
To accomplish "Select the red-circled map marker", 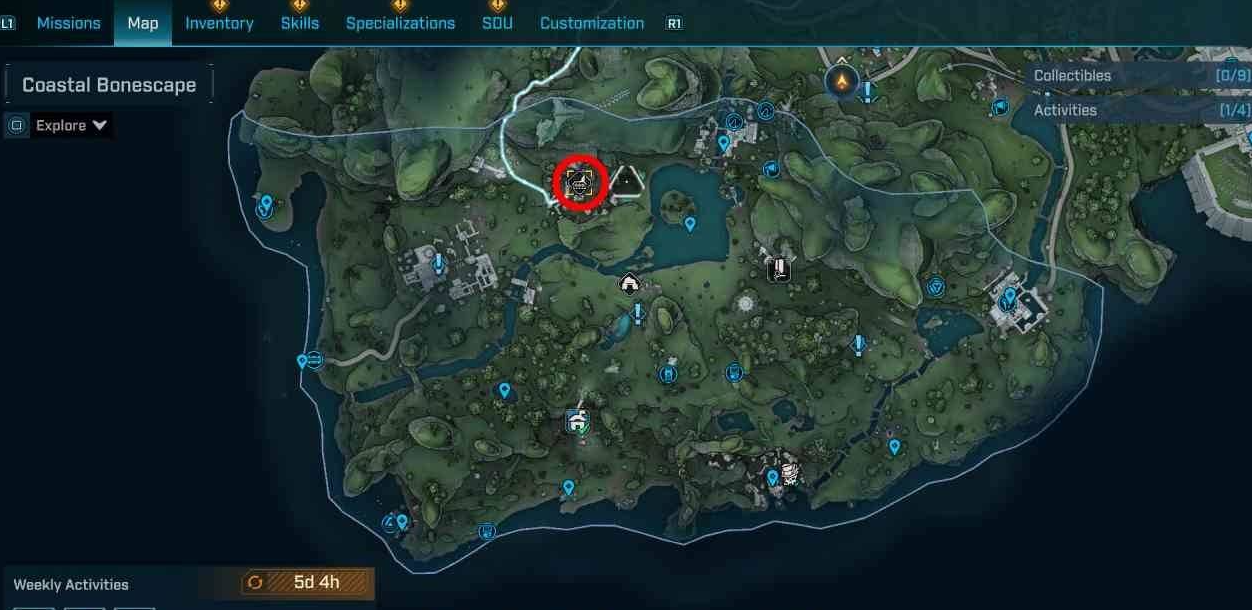I will click(580, 183).
